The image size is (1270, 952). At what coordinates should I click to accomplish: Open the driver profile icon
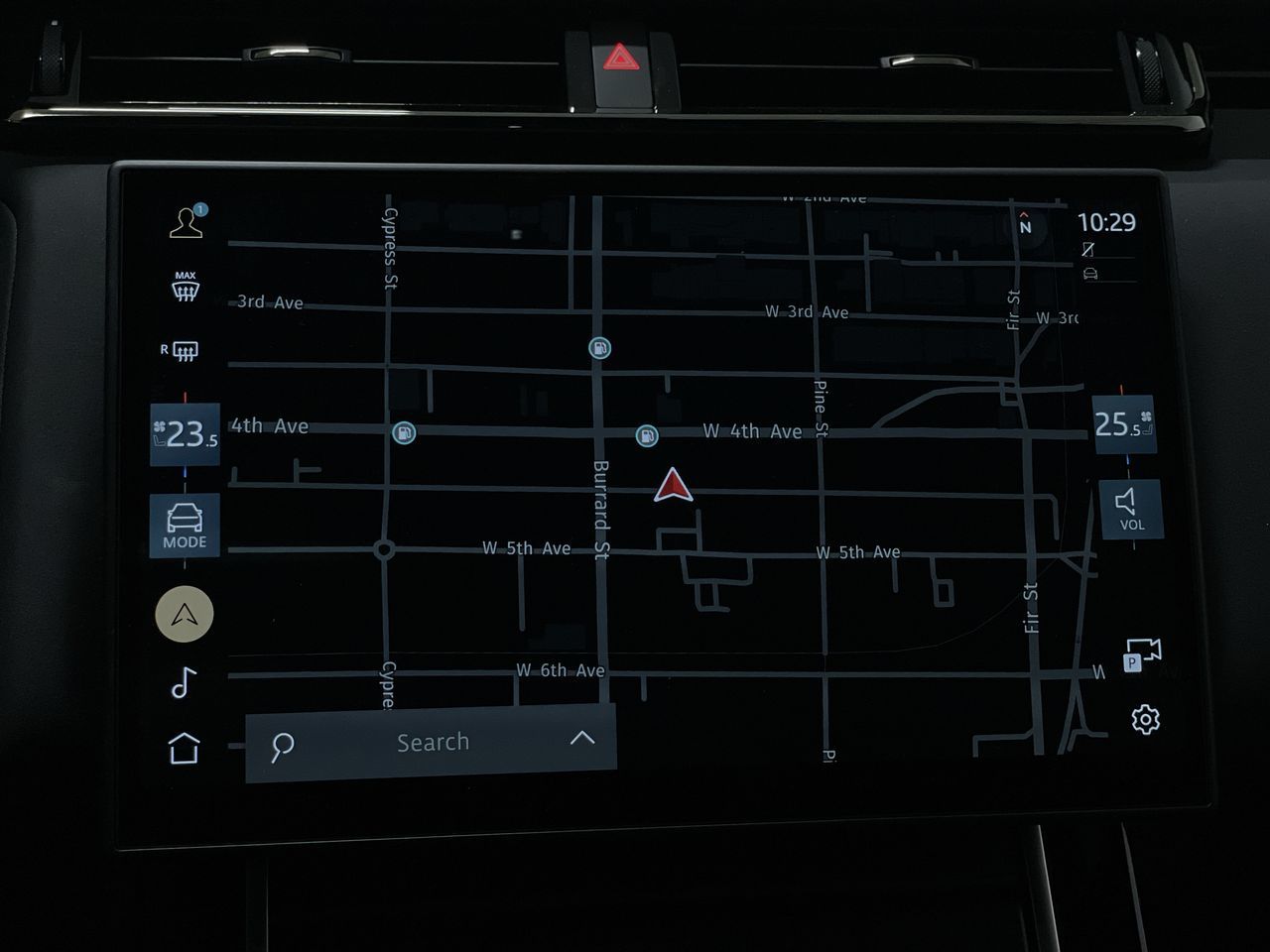click(185, 220)
